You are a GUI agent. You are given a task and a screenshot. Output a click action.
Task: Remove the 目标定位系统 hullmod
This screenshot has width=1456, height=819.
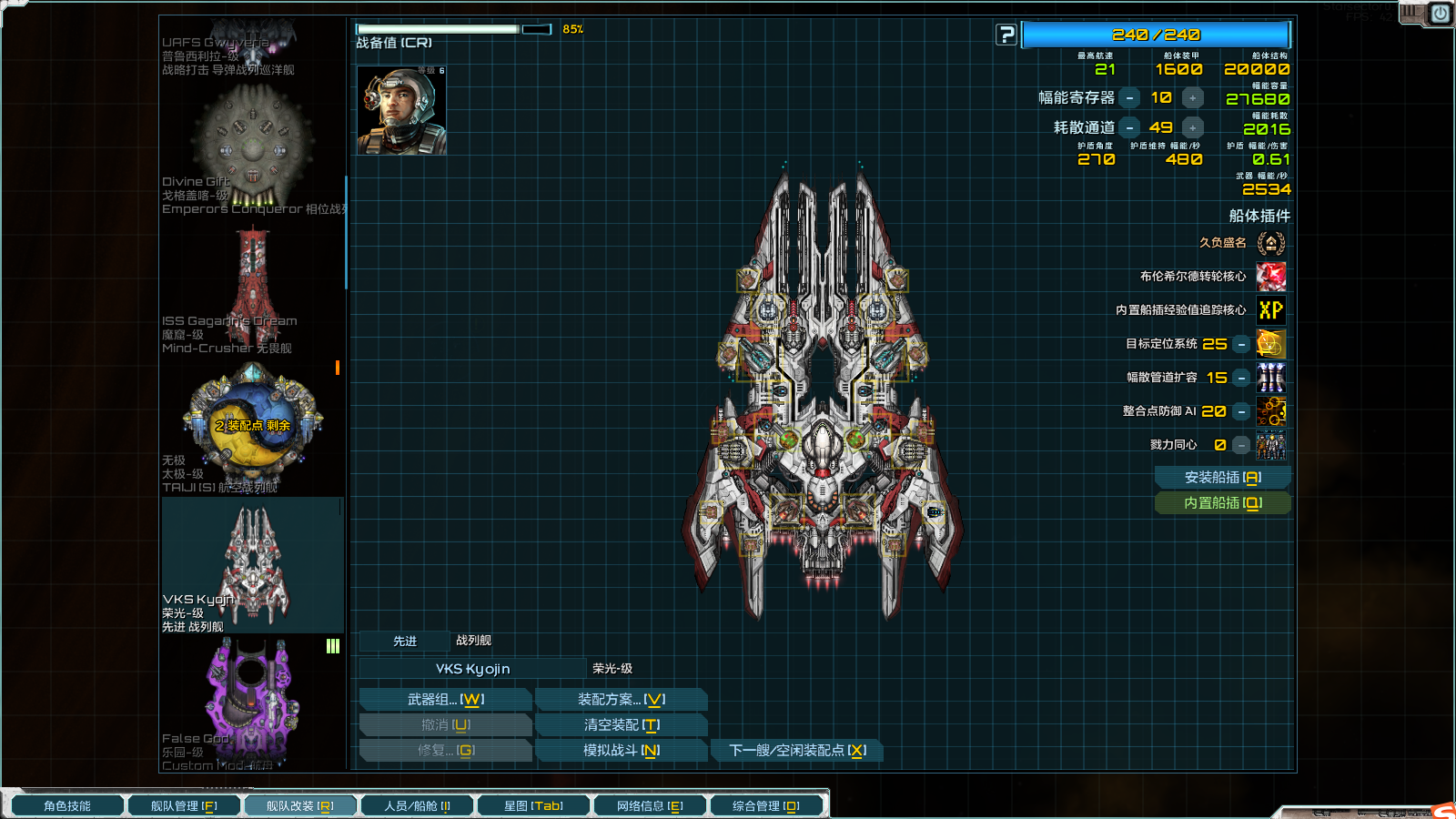click(1241, 345)
